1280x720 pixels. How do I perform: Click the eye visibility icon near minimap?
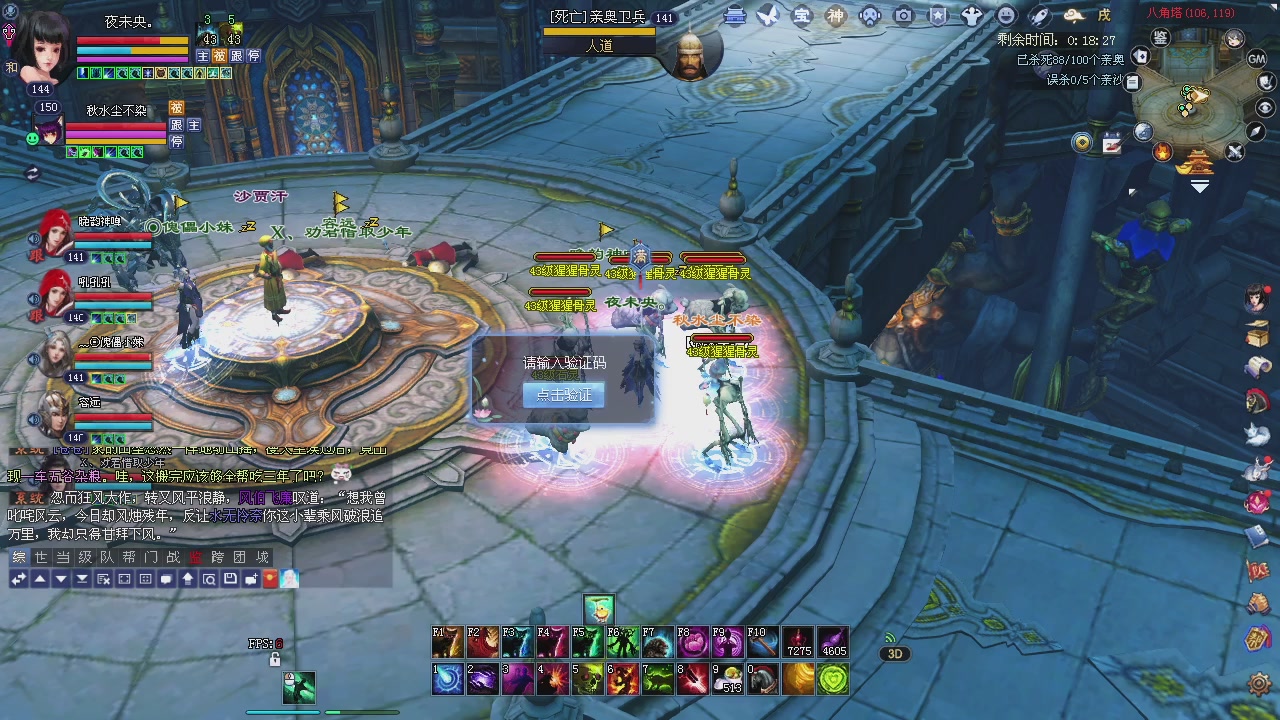click(x=1265, y=108)
